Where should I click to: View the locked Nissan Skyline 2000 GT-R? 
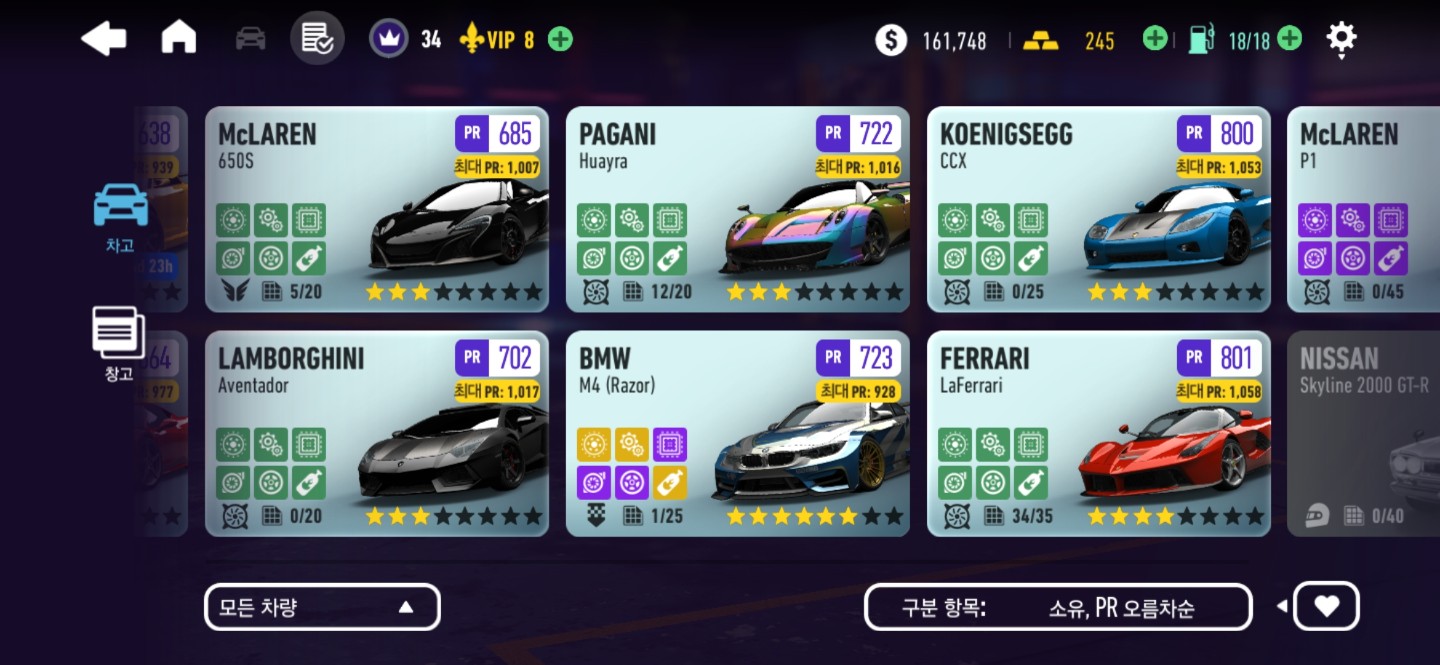1363,433
